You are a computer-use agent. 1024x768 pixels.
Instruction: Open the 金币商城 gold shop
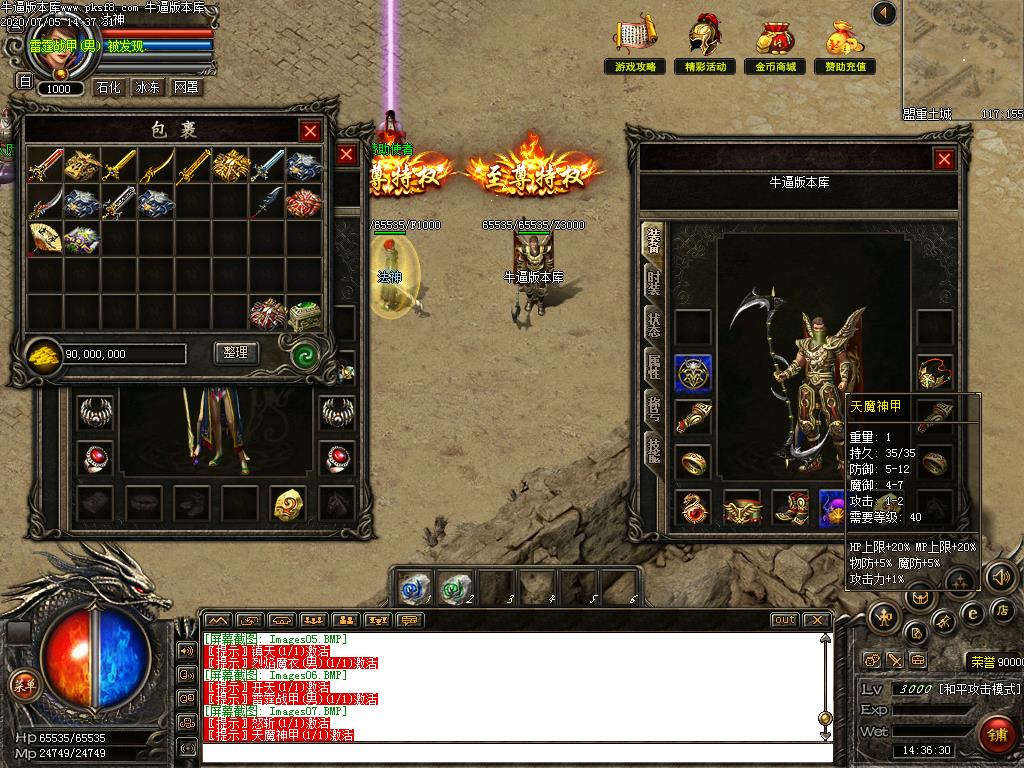(x=775, y=45)
